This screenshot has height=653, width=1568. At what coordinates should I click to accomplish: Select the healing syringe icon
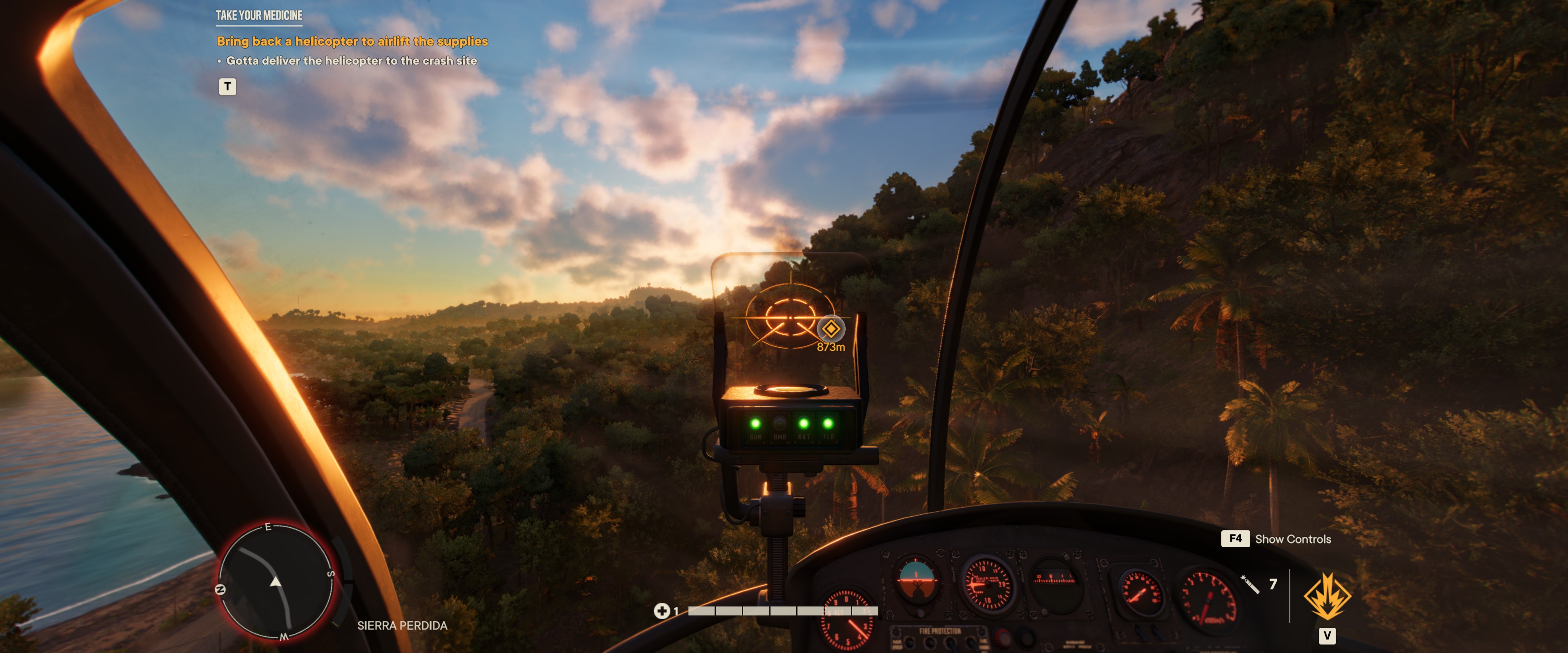[1249, 584]
